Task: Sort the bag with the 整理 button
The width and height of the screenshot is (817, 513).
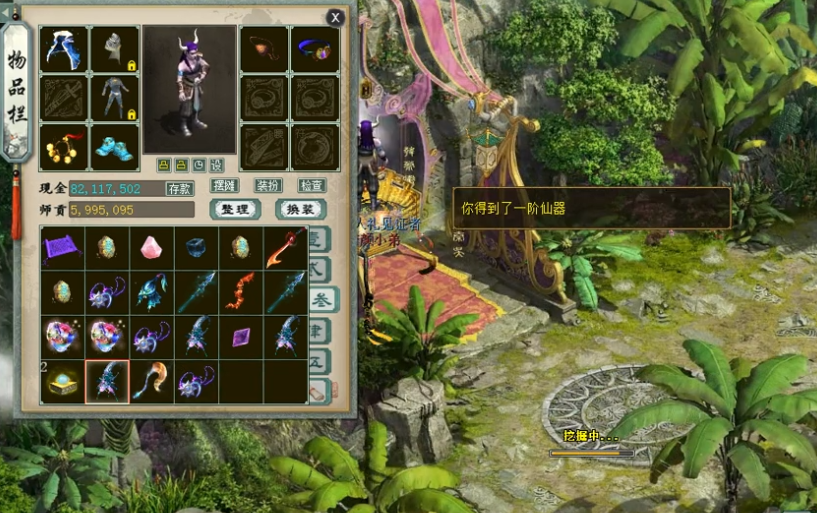Action: [x=236, y=209]
